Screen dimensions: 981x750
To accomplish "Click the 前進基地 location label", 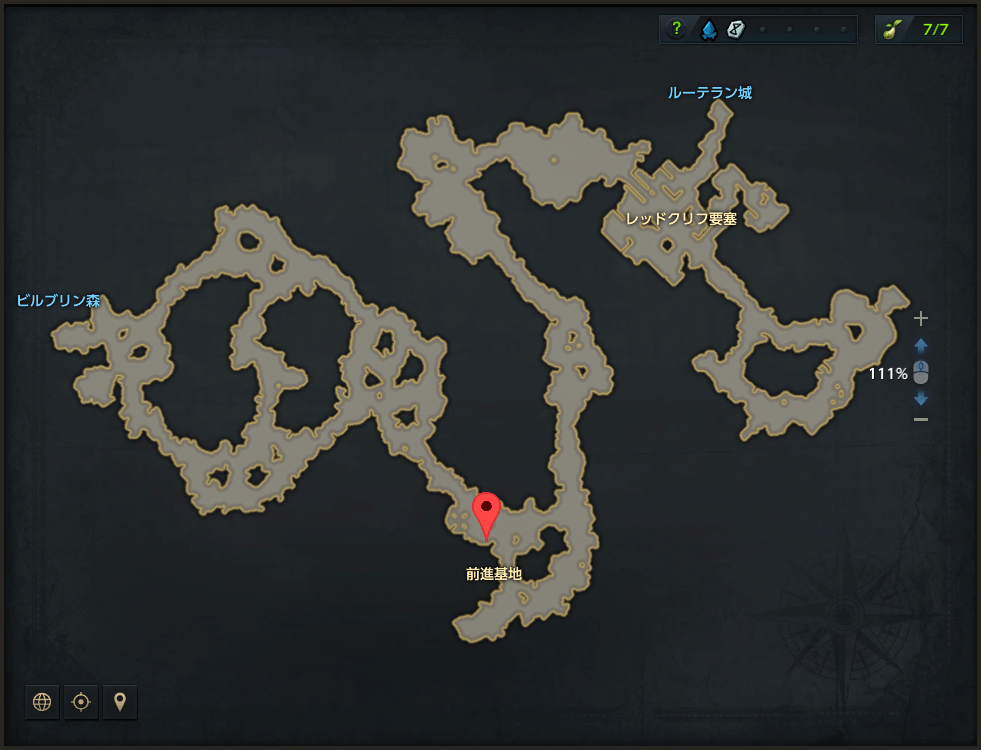I will [x=494, y=574].
